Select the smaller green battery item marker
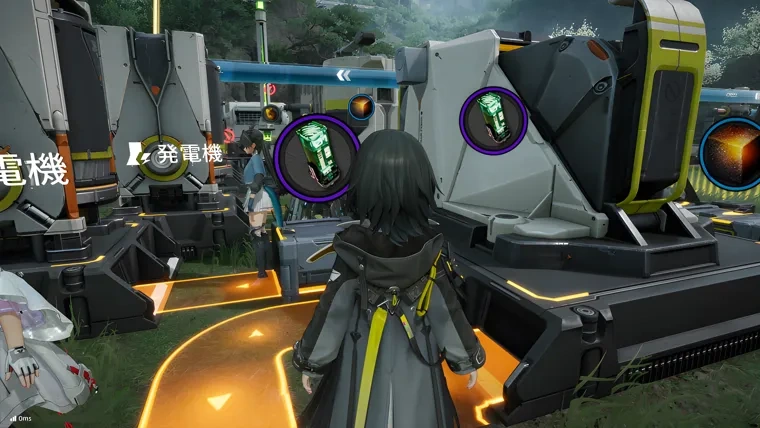Image resolution: width=760 pixels, height=428 pixels. [x=493, y=119]
